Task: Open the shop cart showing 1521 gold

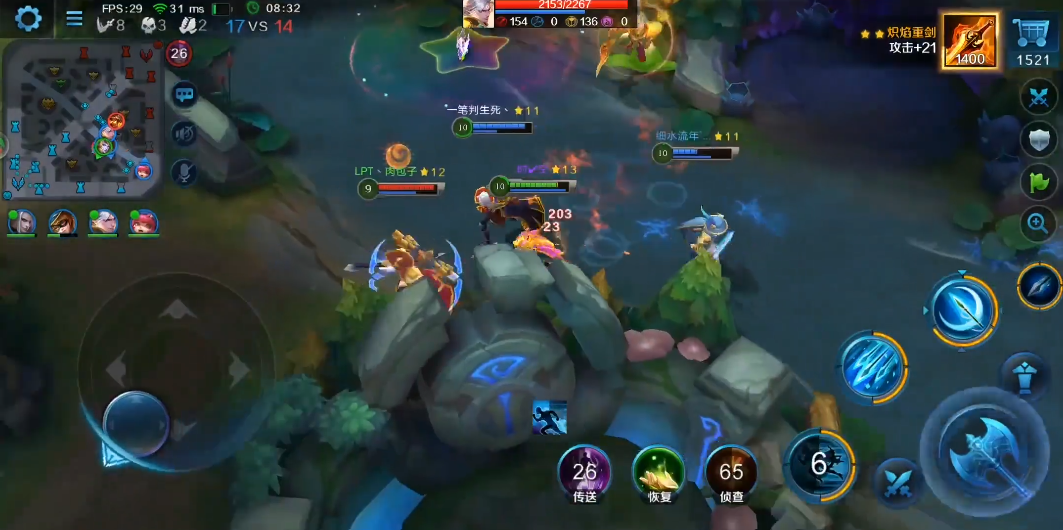Action: (x=1033, y=41)
